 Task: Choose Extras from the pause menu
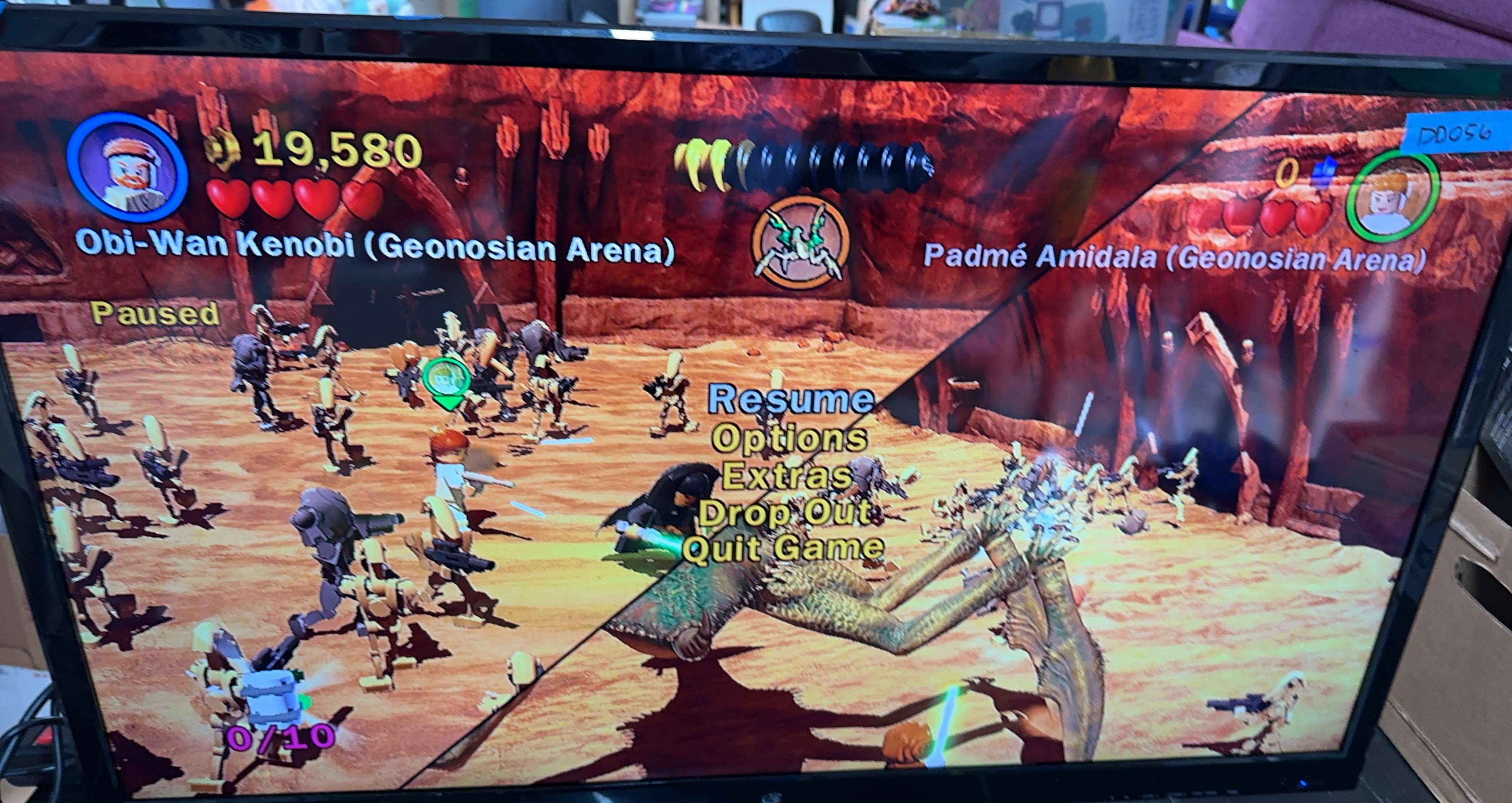pos(786,476)
